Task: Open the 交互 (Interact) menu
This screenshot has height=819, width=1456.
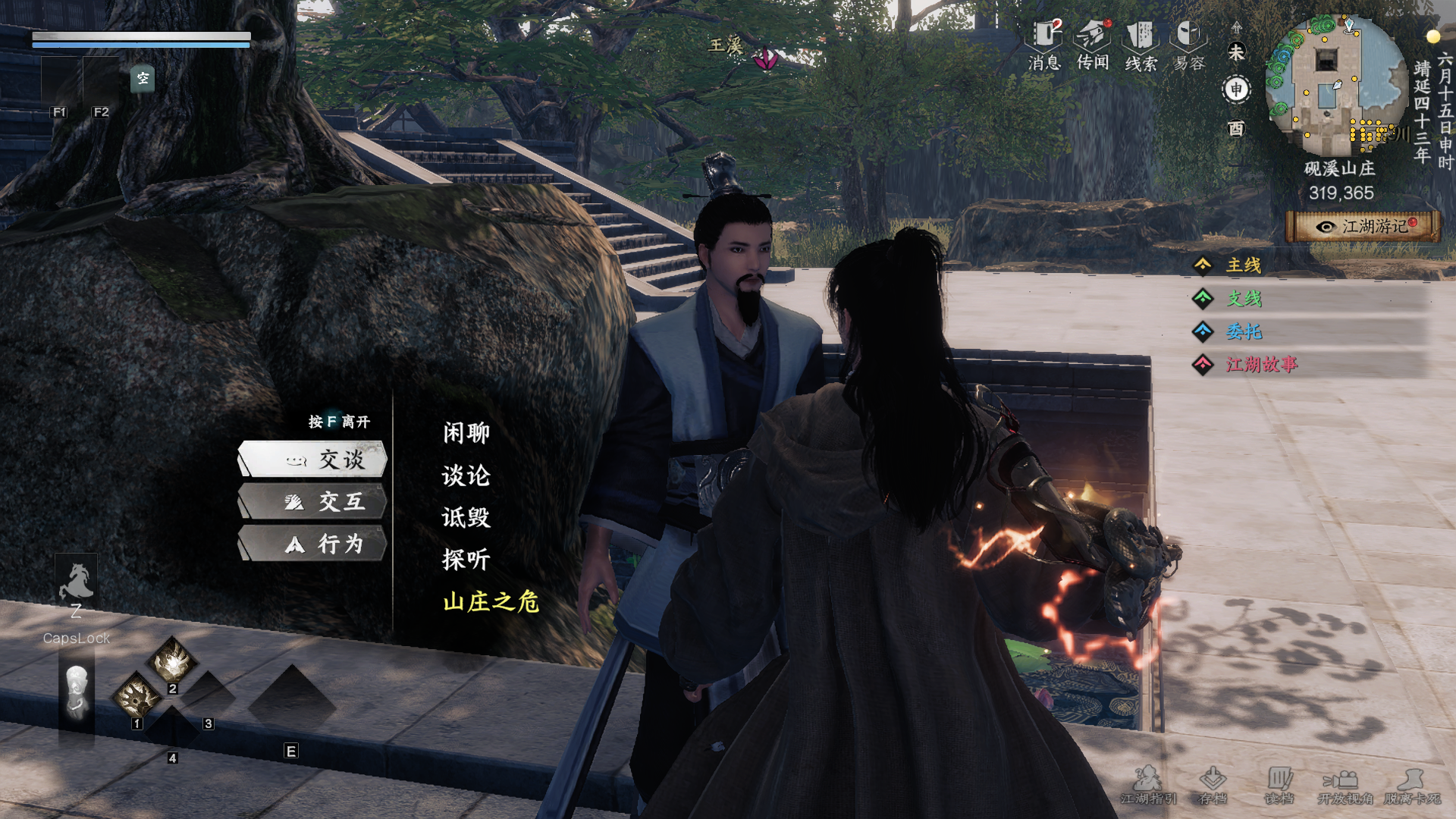Action: tap(313, 501)
